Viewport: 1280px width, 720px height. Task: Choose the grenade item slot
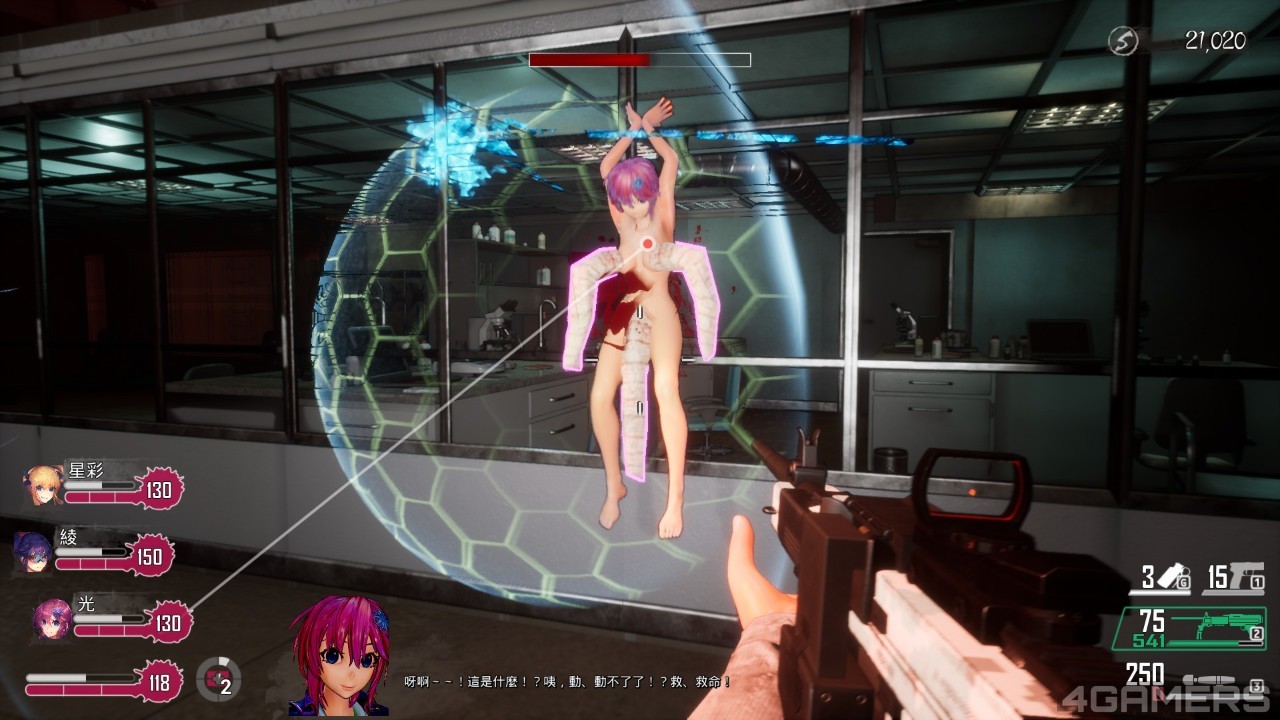(1166, 578)
